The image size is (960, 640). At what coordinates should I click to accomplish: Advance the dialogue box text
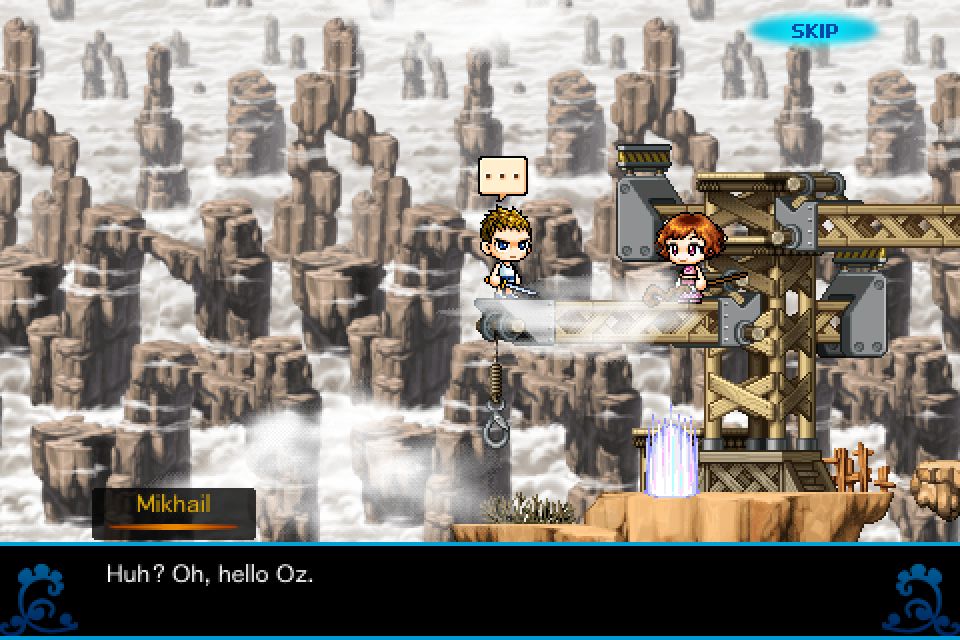point(480,590)
